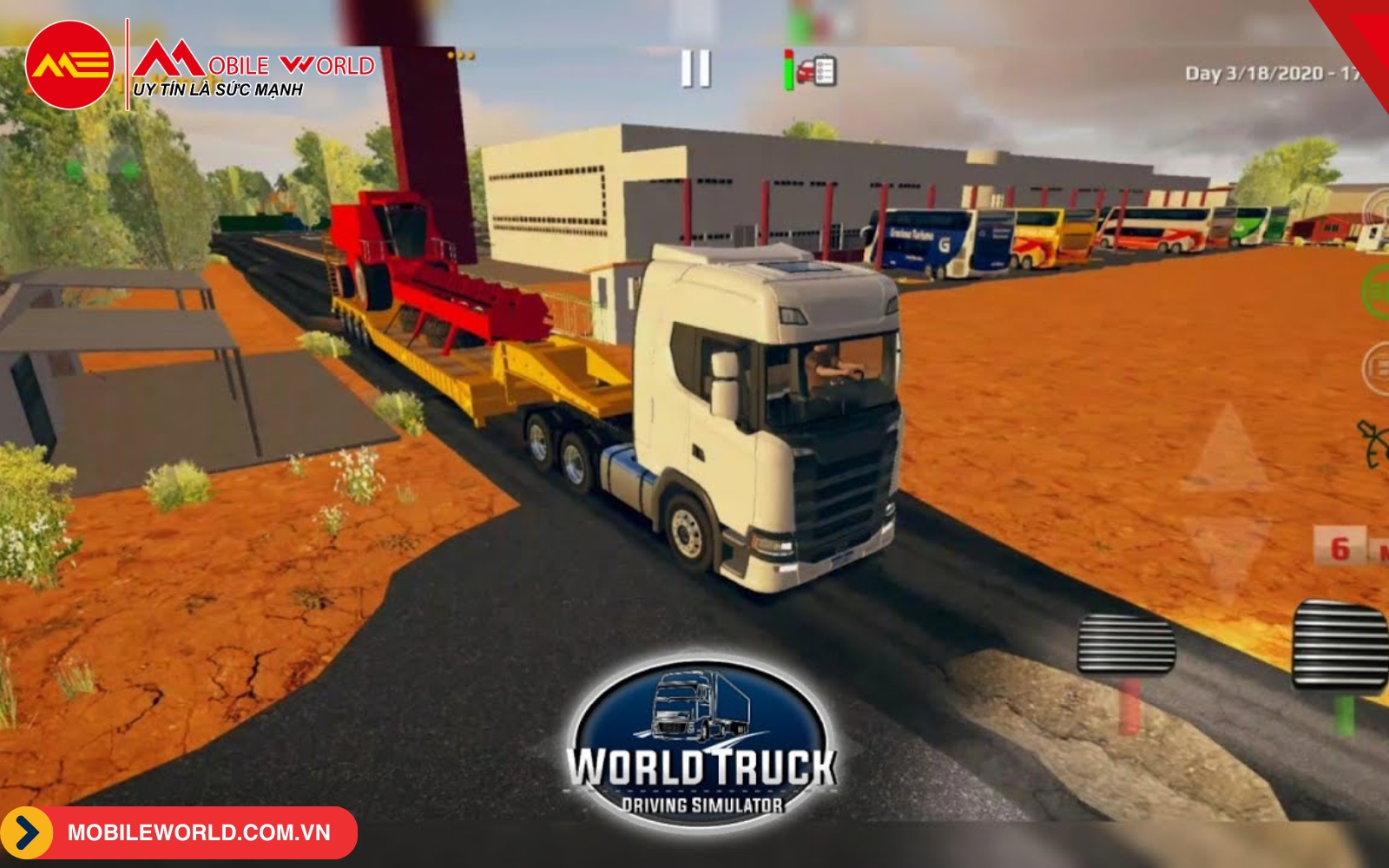Activate the green circular button on right edge
This screenshot has width=1389, height=868.
(1377, 293)
